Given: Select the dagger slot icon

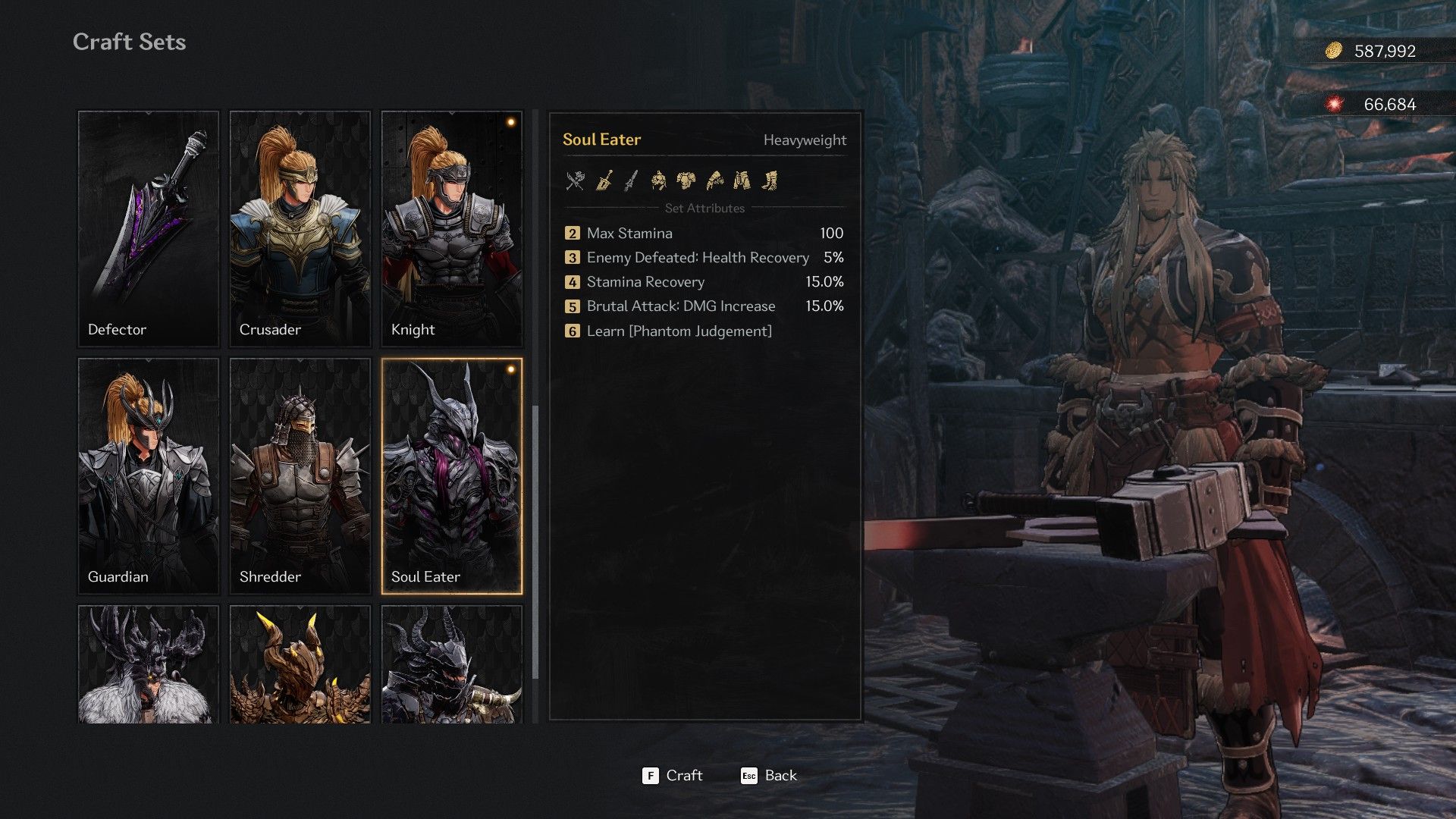Looking at the screenshot, I should point(632,180).
